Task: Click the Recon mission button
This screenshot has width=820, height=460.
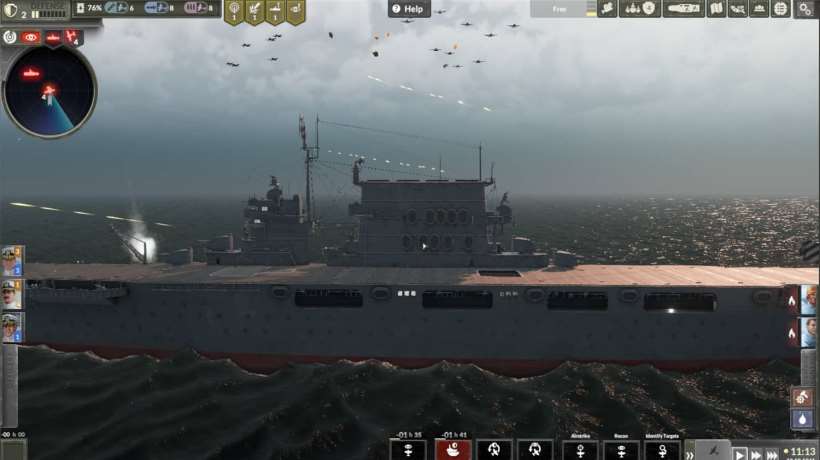Action: click(621, 450)
